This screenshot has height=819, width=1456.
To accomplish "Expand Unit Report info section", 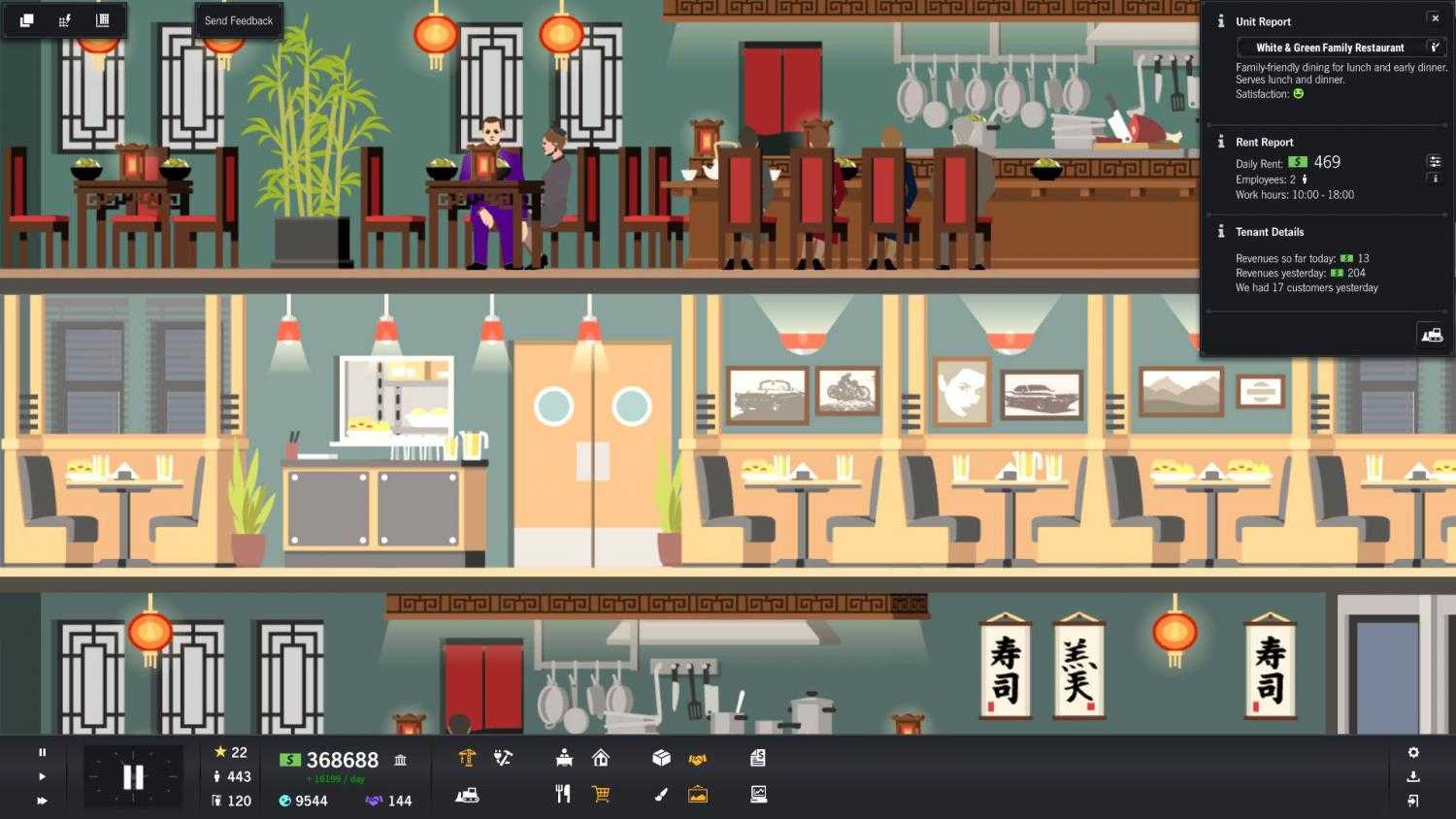I will 1220,21.
